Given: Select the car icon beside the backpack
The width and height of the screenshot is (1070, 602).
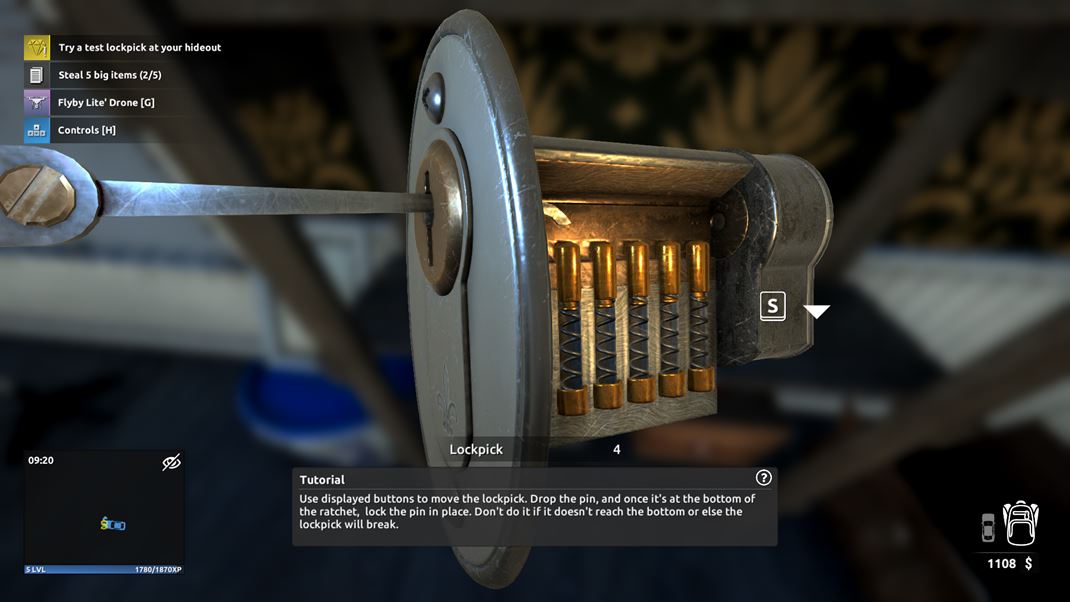Looking at the screenshot, I should (988, 527).
